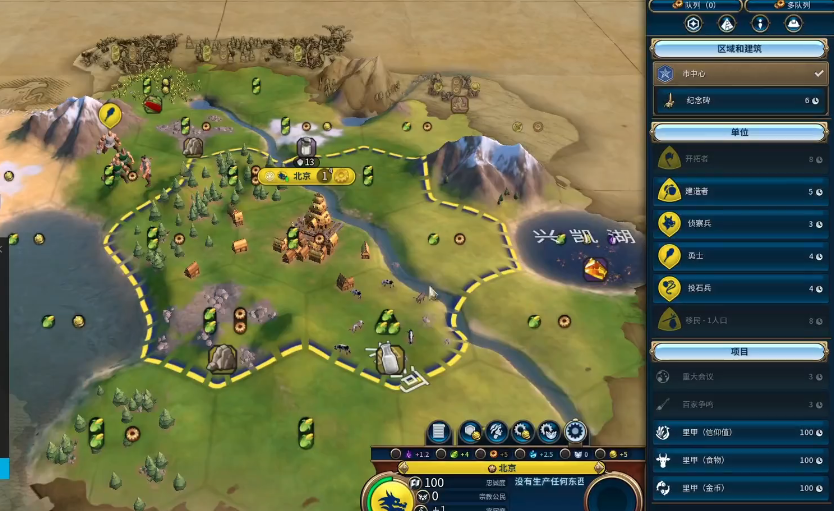The width and height of the screenshot is (834, 511).
Task: Train a 勇士 warrior unit
Action: 740,256
